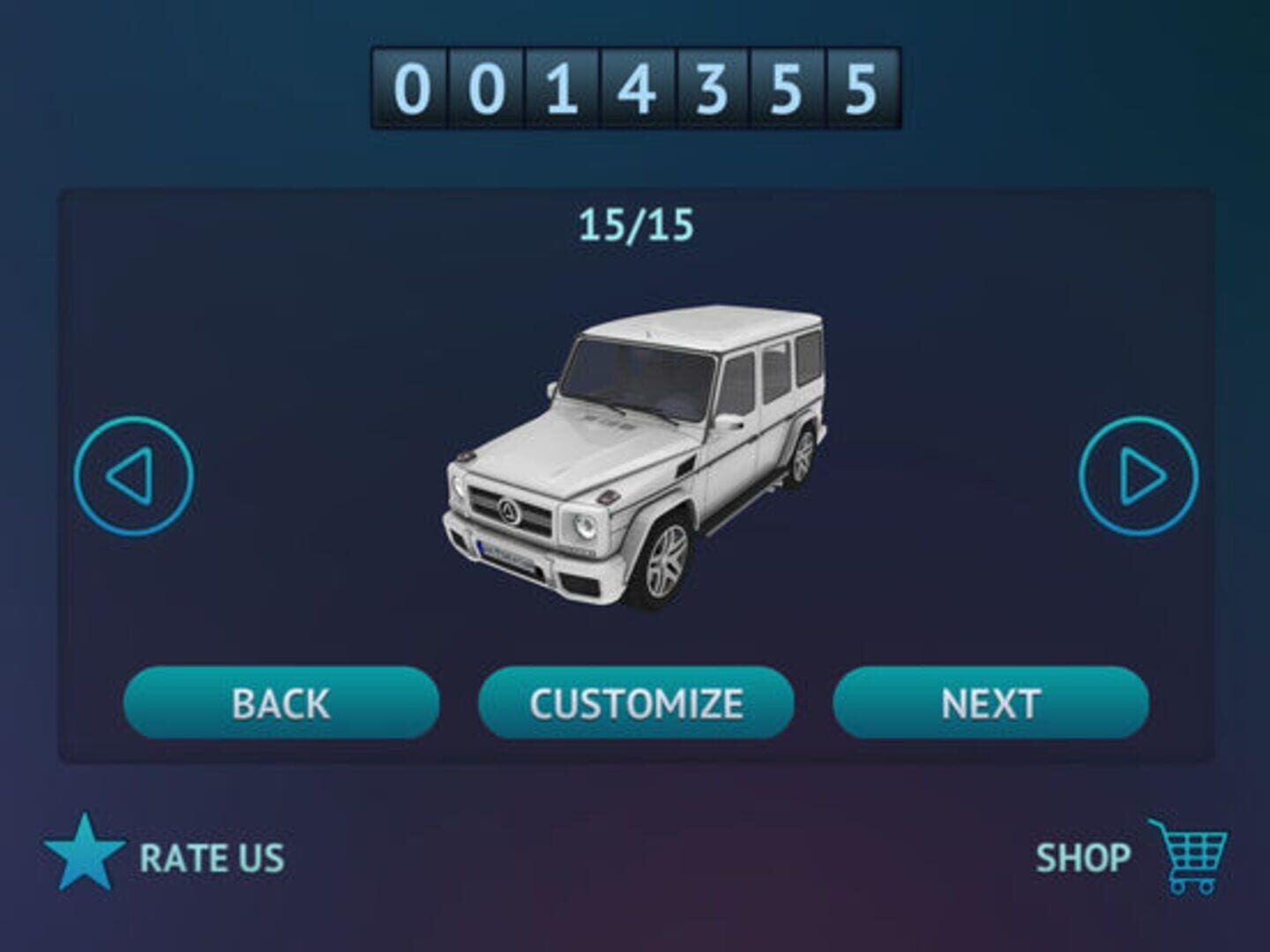The image size is (1270, 952).
Task: Continue with the NEXT button
Action: coord(990,703)
